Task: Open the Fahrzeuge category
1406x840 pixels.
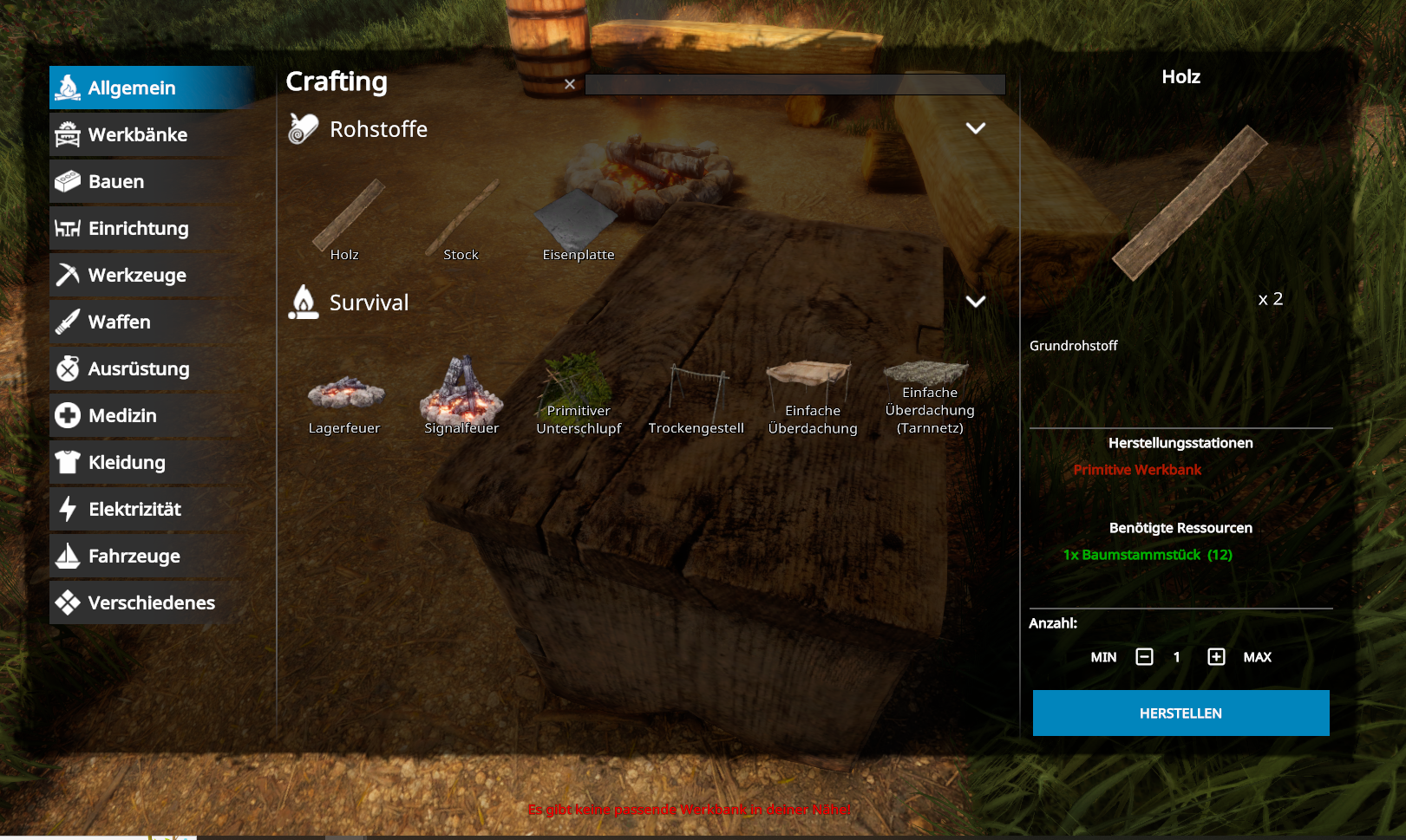Action: click(134, 557)
